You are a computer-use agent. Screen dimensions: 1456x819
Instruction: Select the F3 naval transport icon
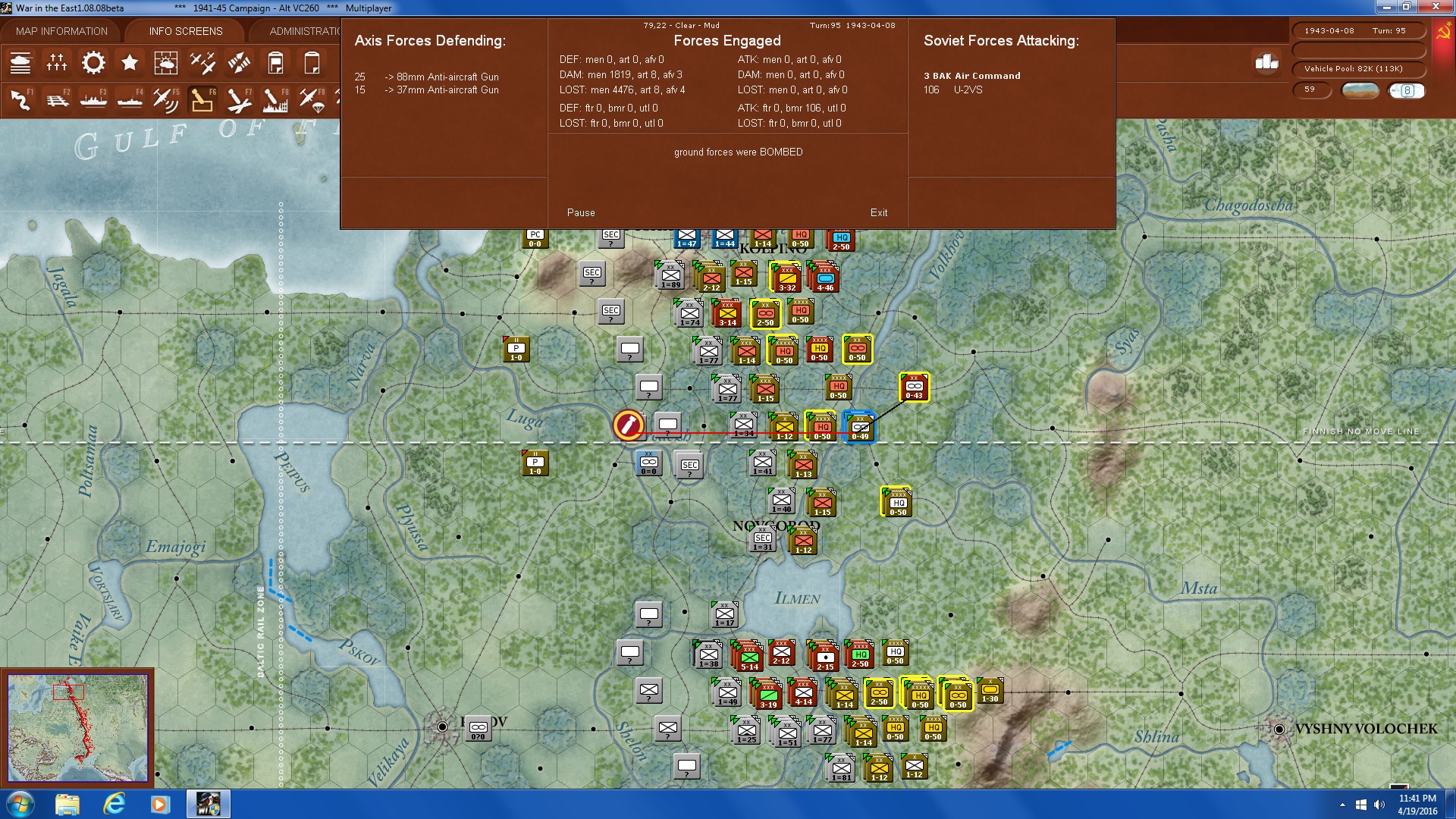click(93, 99)
